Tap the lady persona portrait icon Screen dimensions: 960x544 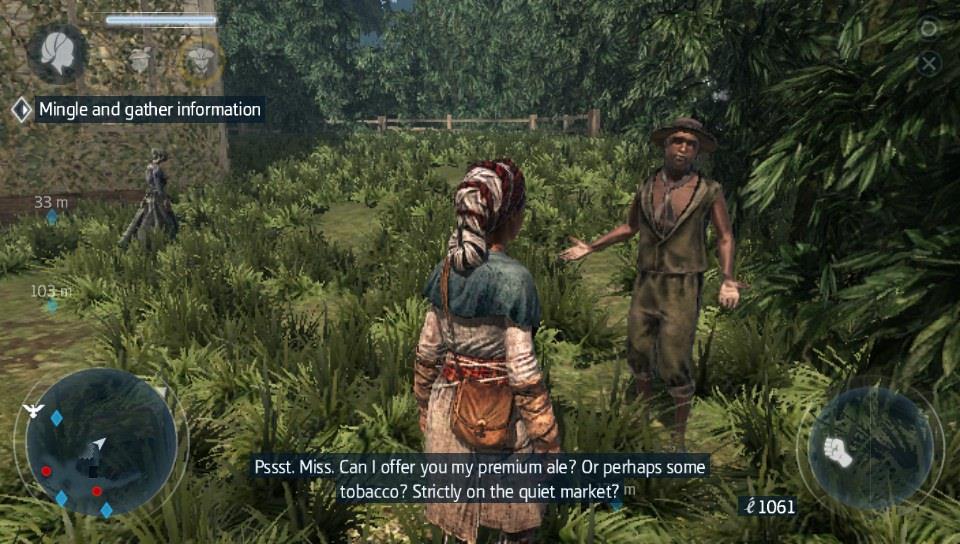click(56, 52)
